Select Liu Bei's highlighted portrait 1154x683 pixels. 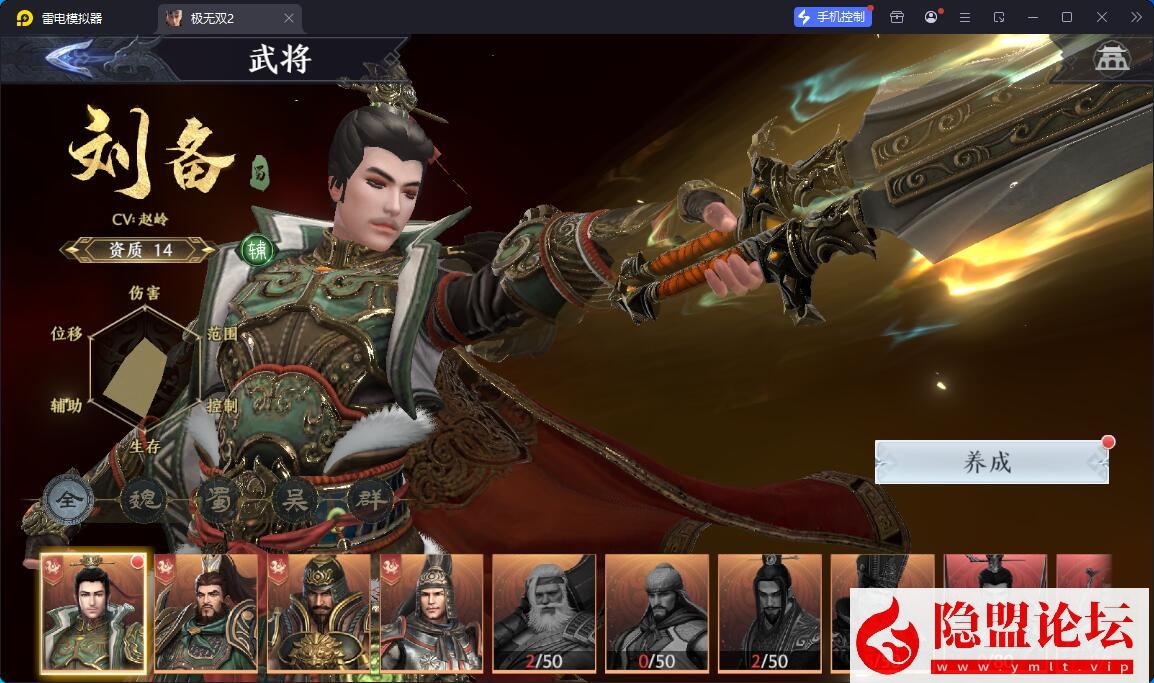(93, 612)
